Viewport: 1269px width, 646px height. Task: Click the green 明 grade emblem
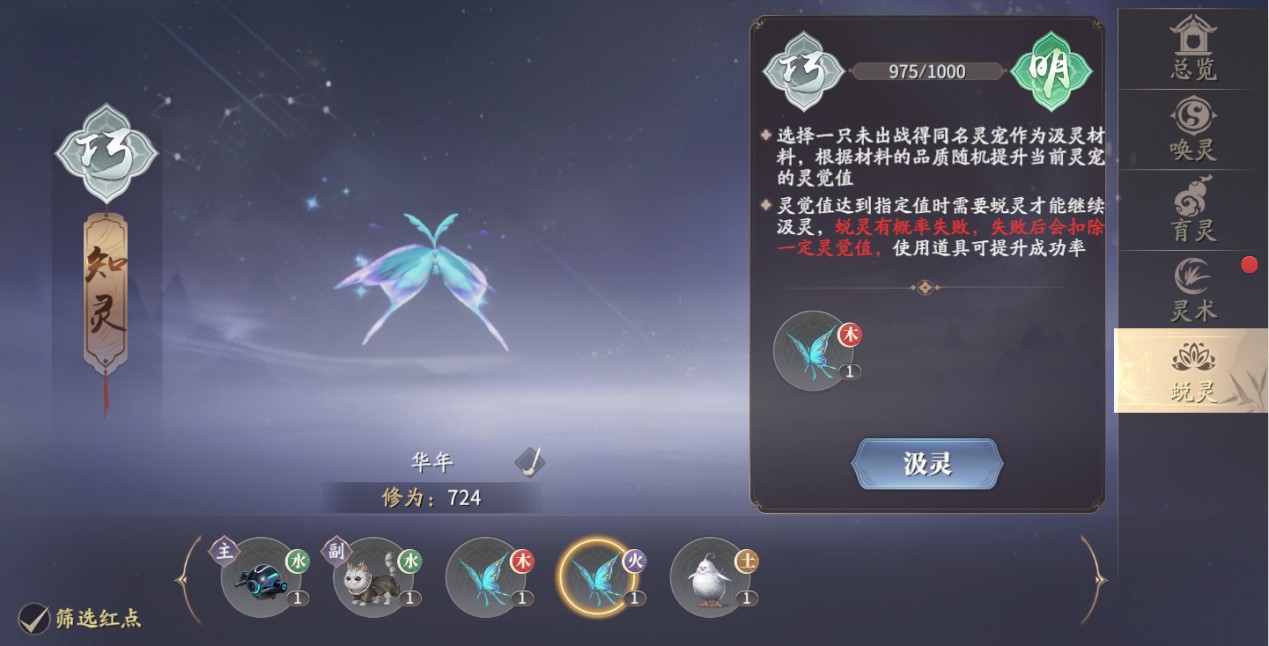click(1051, 72)
